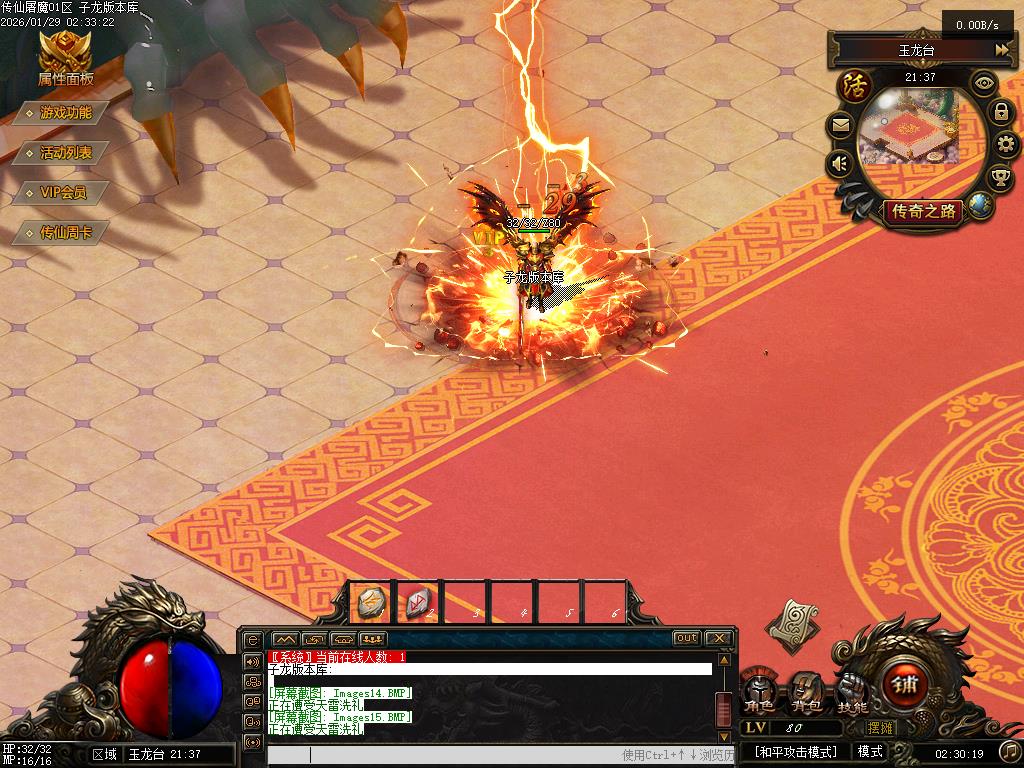The width and height of the screenshot is (1024, 768).
Task: Toggle the sound speaker icon
Action: [x=840, y=163]
